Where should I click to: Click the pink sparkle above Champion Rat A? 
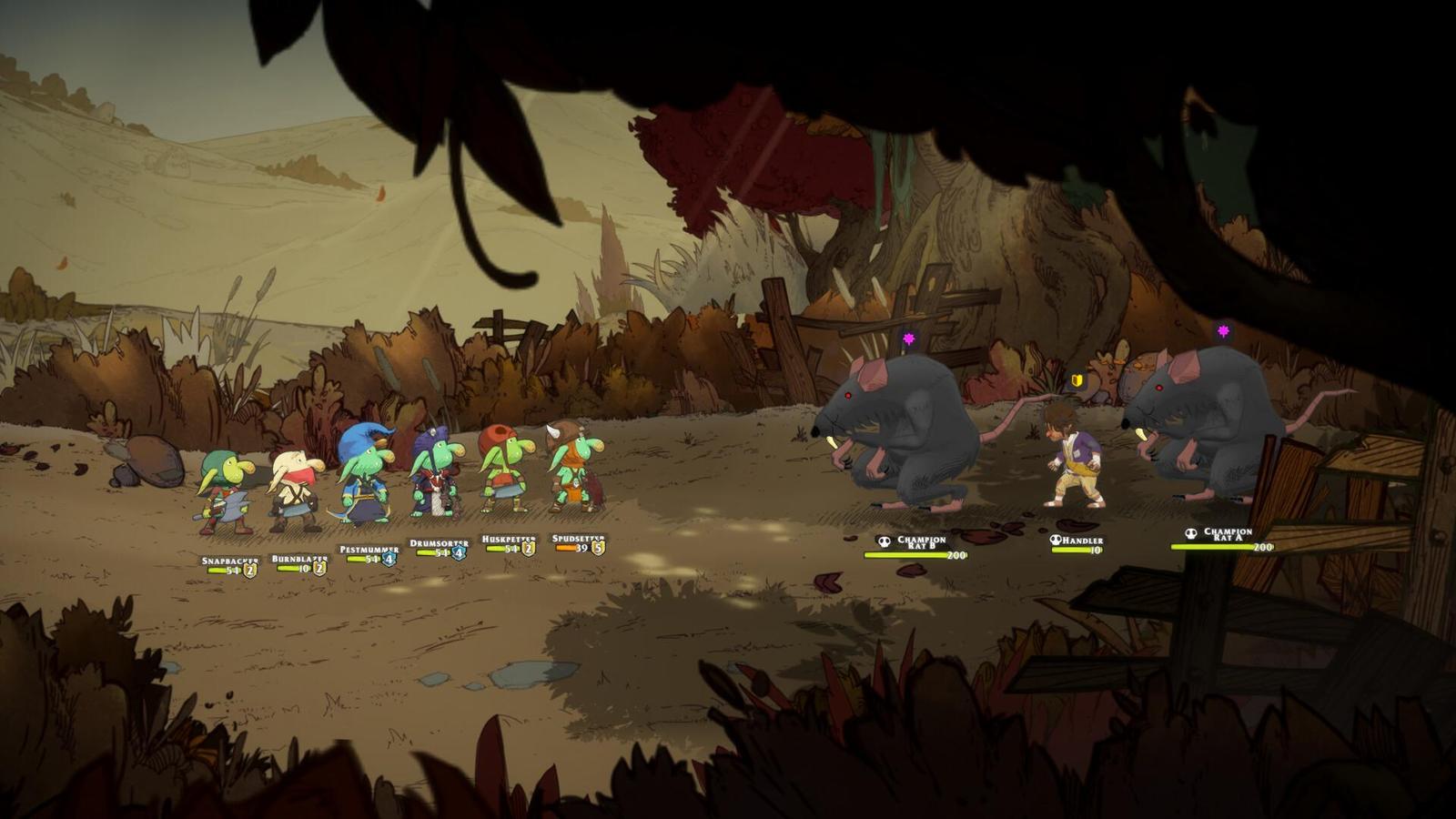coord(1224,329)
